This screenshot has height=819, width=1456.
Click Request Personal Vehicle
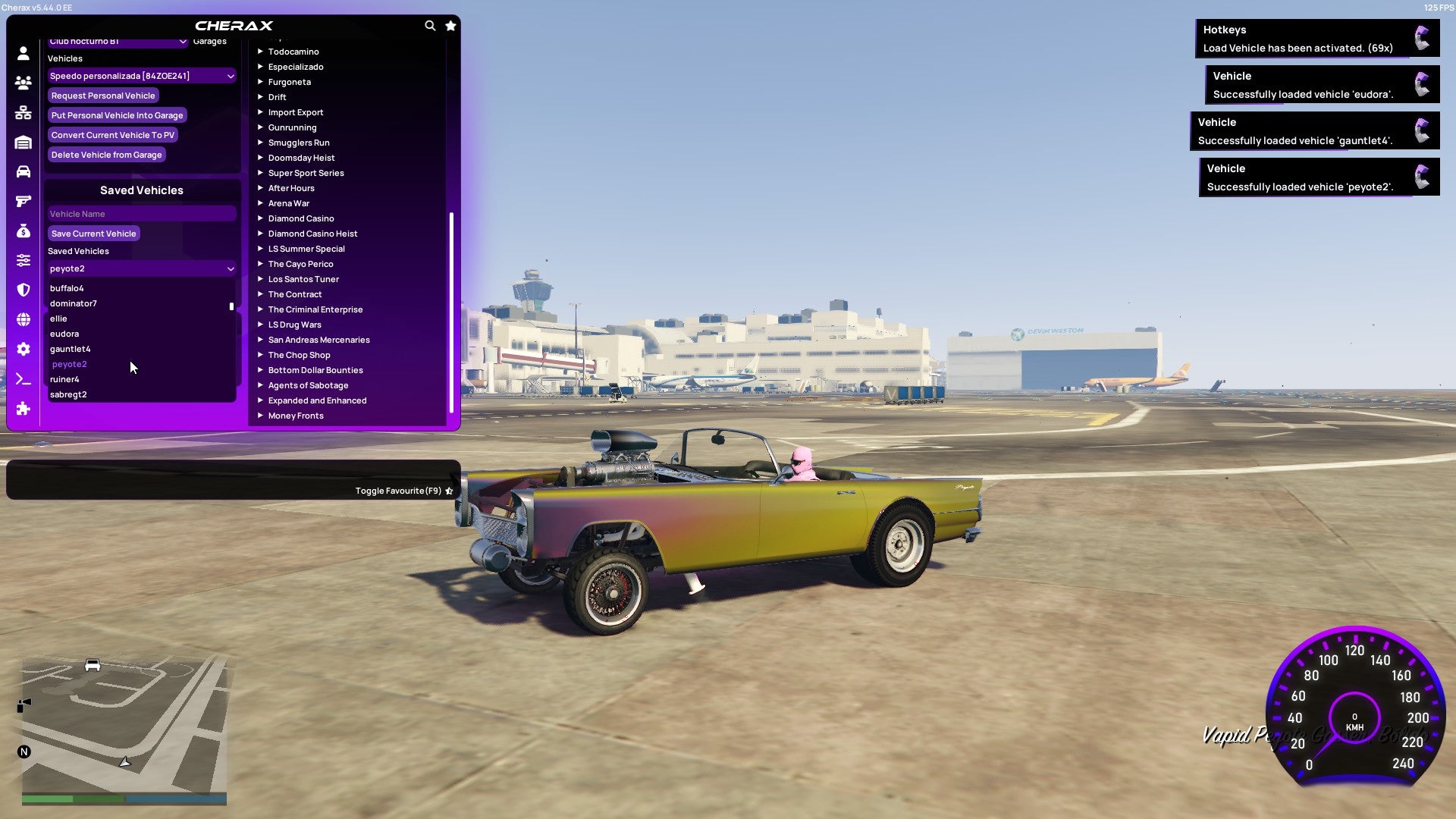click(103, 96)
